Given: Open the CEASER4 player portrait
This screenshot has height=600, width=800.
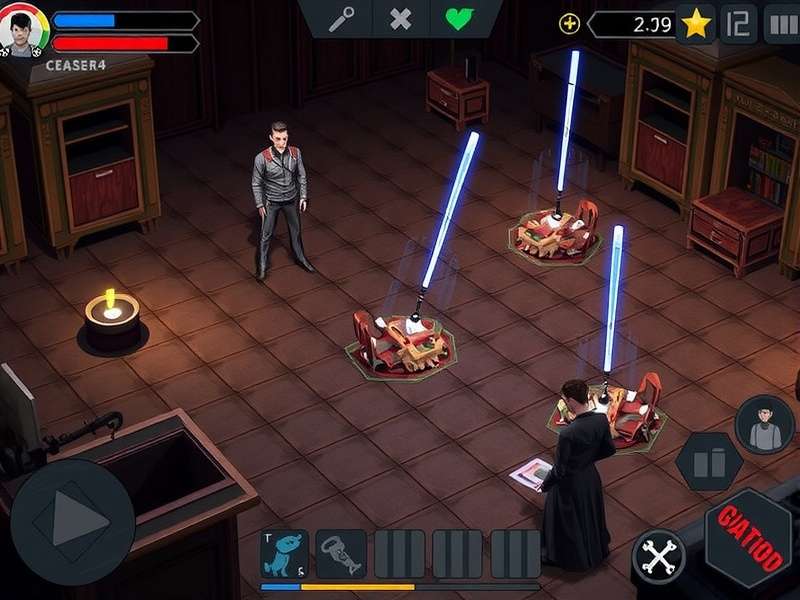Looking at the screenshot, I should coord(23,32).
